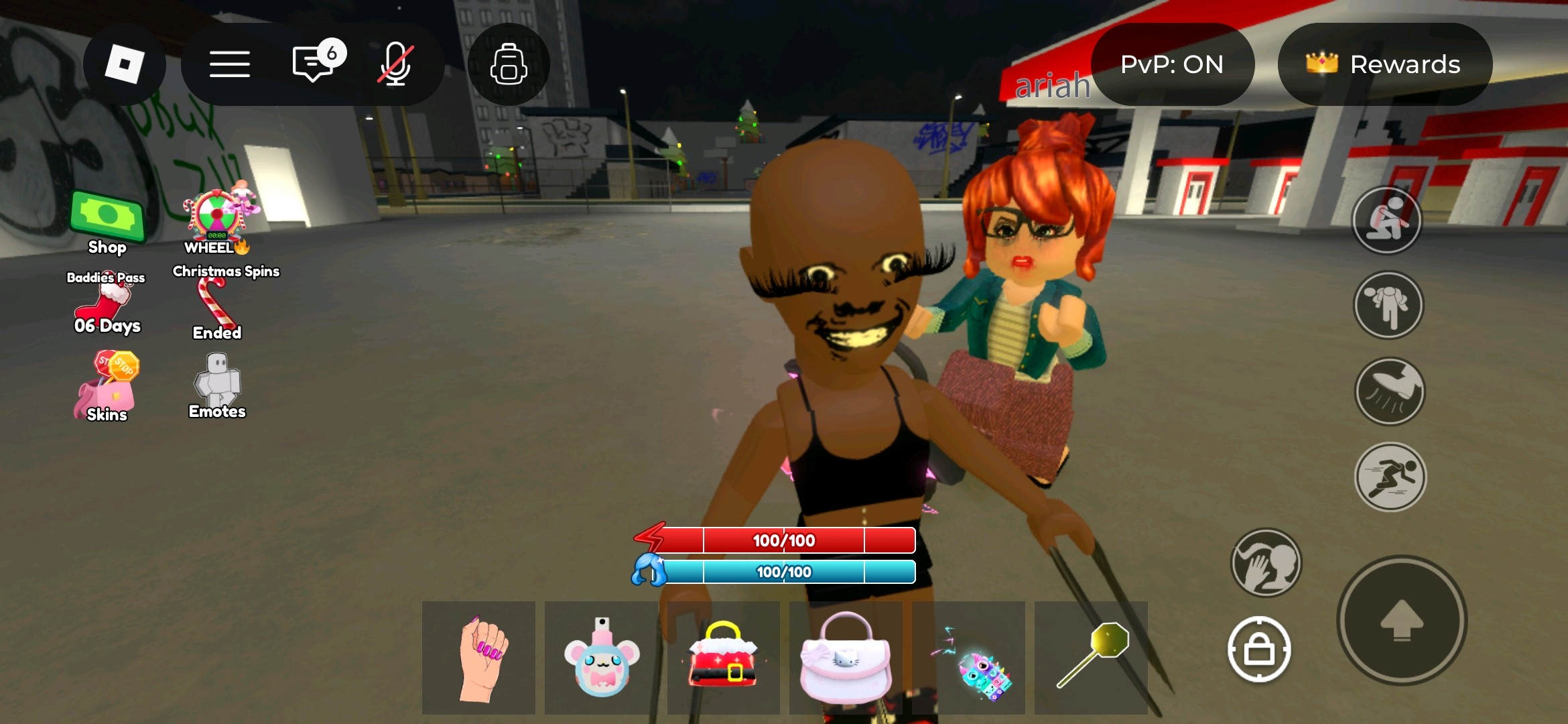Open the Rewards panel
This screenshot has width=1568, height=724.
[1384, 64]
